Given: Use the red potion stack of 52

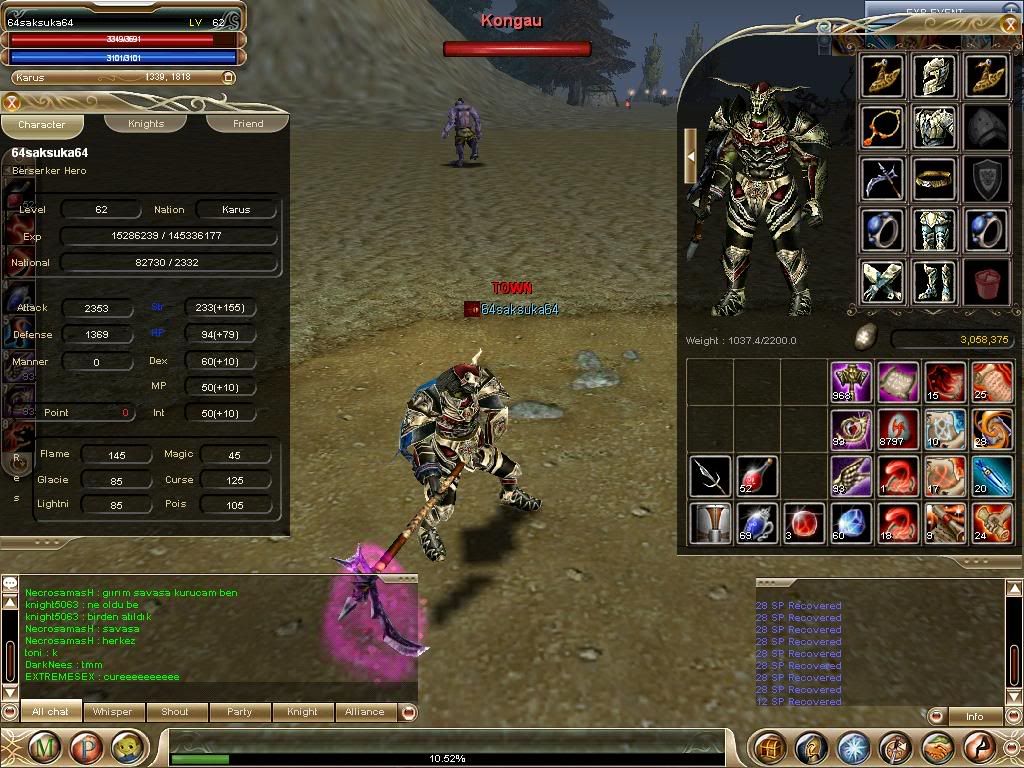Looking at the screenshot, I should pos(757,477).
